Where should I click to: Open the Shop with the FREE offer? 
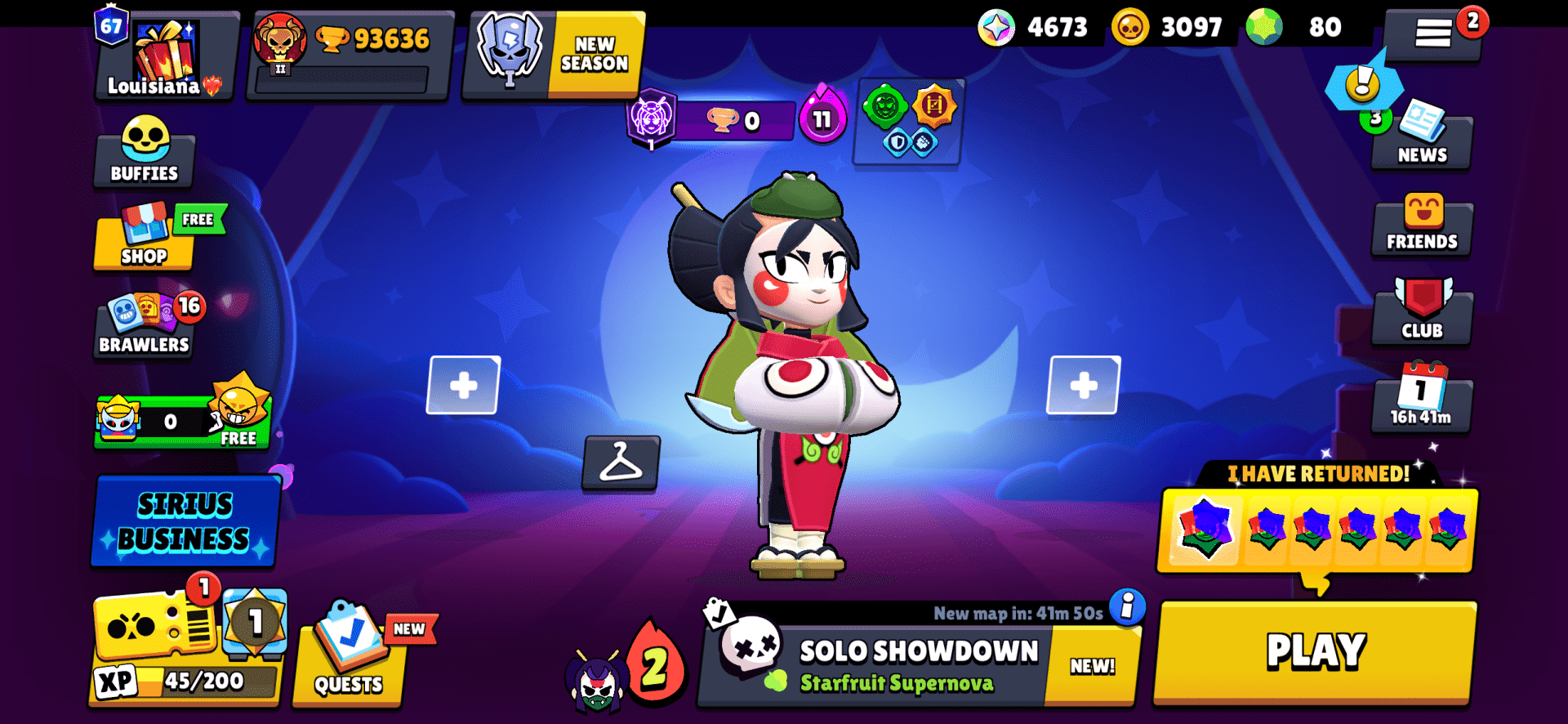144,241
